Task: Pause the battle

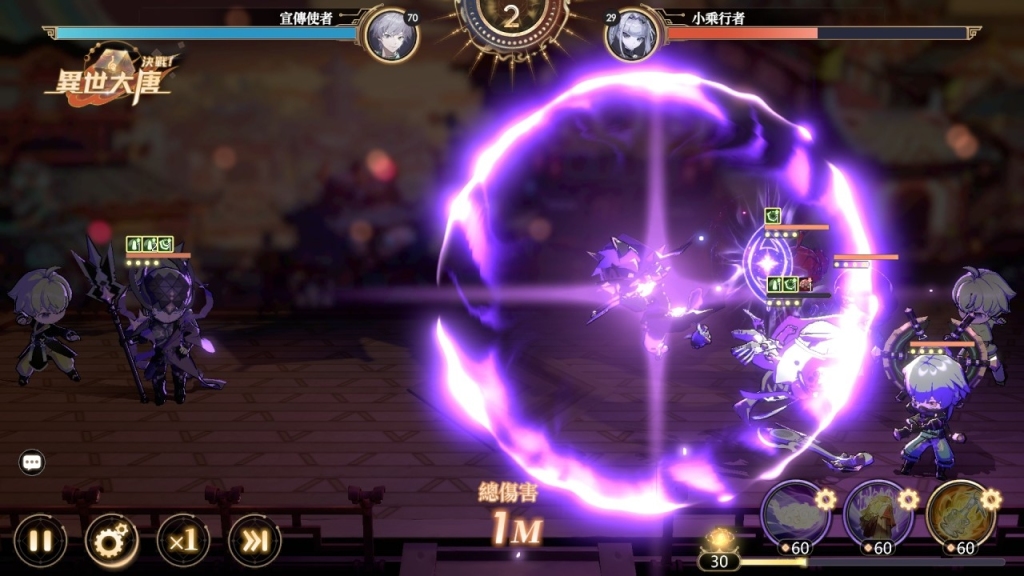Action: (40, 541)
